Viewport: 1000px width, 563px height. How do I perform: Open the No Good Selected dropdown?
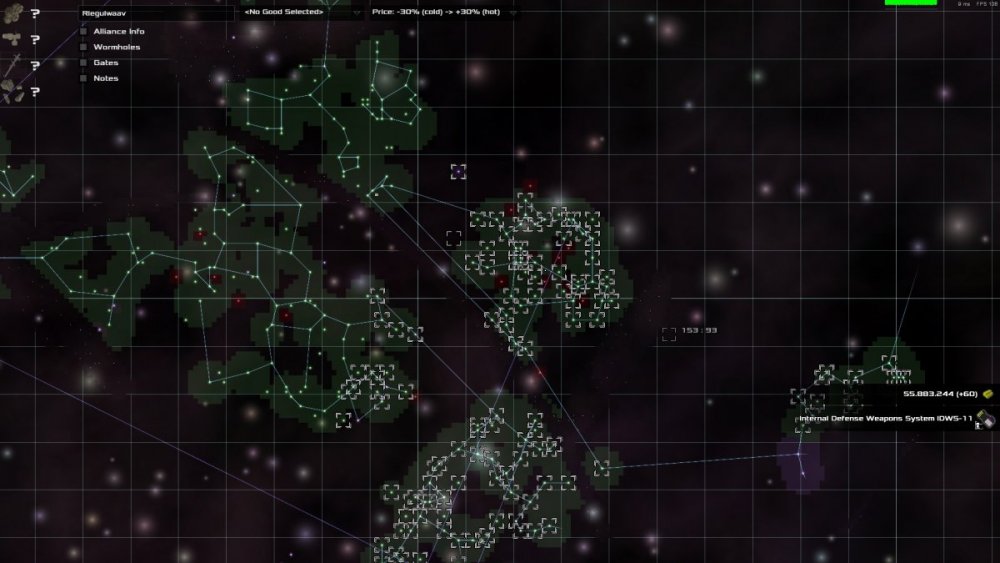(x=302, y=13)
